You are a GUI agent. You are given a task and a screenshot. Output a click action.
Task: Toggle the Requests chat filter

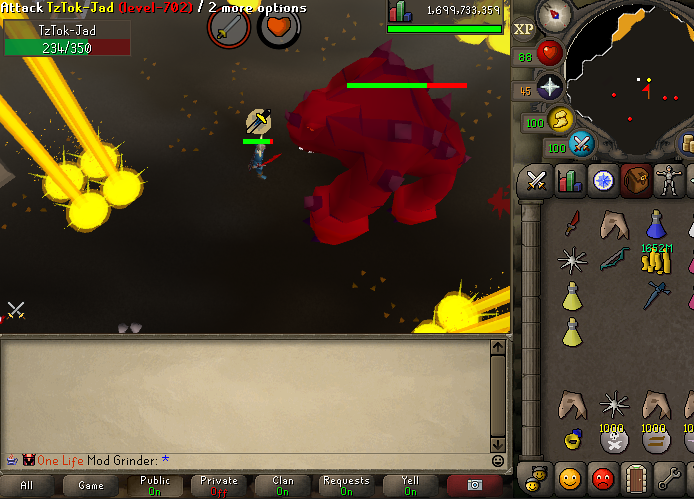pyautogui.click(x=346, y=485)
